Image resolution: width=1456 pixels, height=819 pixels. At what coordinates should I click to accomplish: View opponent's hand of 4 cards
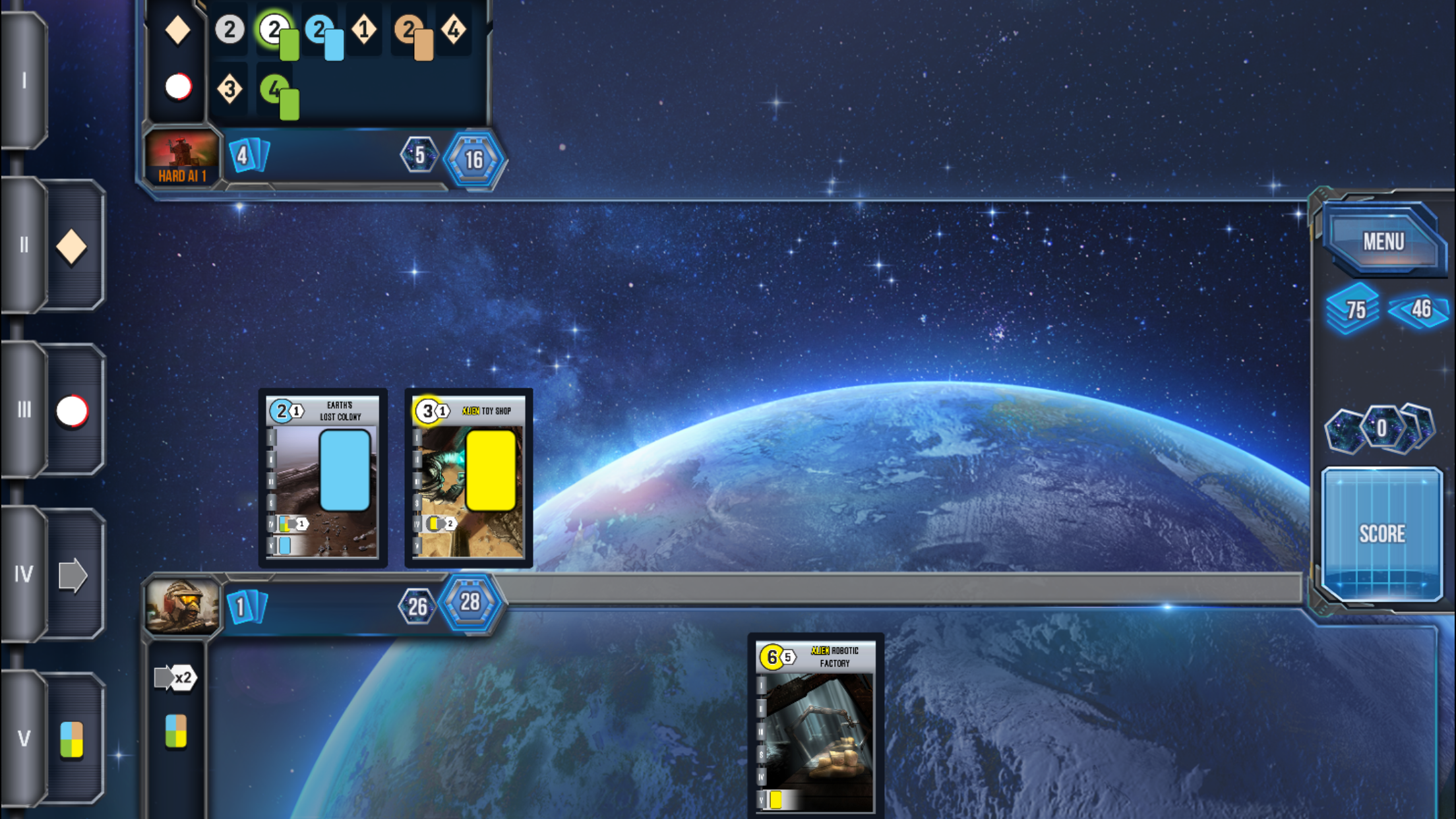click(x=247, y=156)
